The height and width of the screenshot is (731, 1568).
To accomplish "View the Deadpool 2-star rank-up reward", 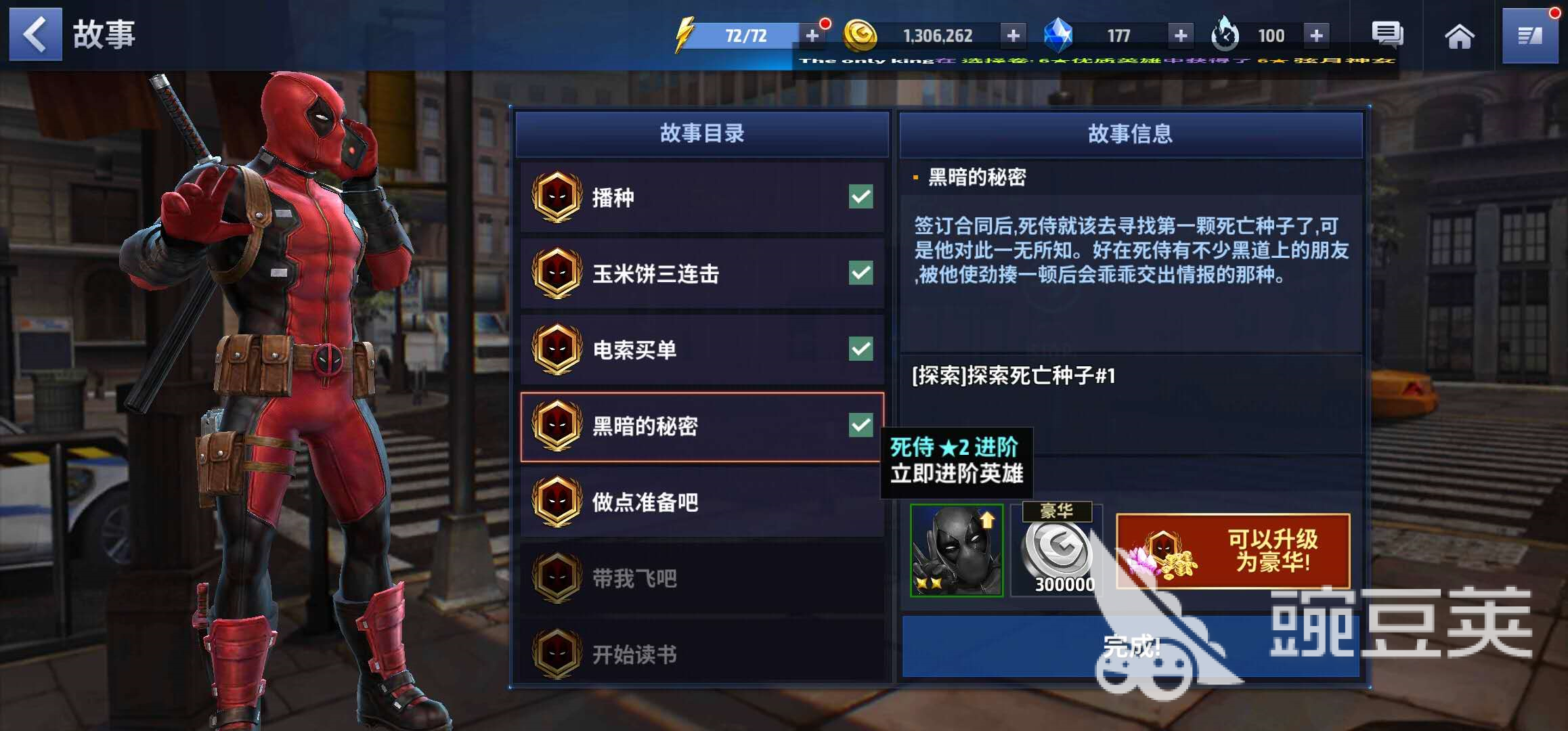I will tap(956, 550).
